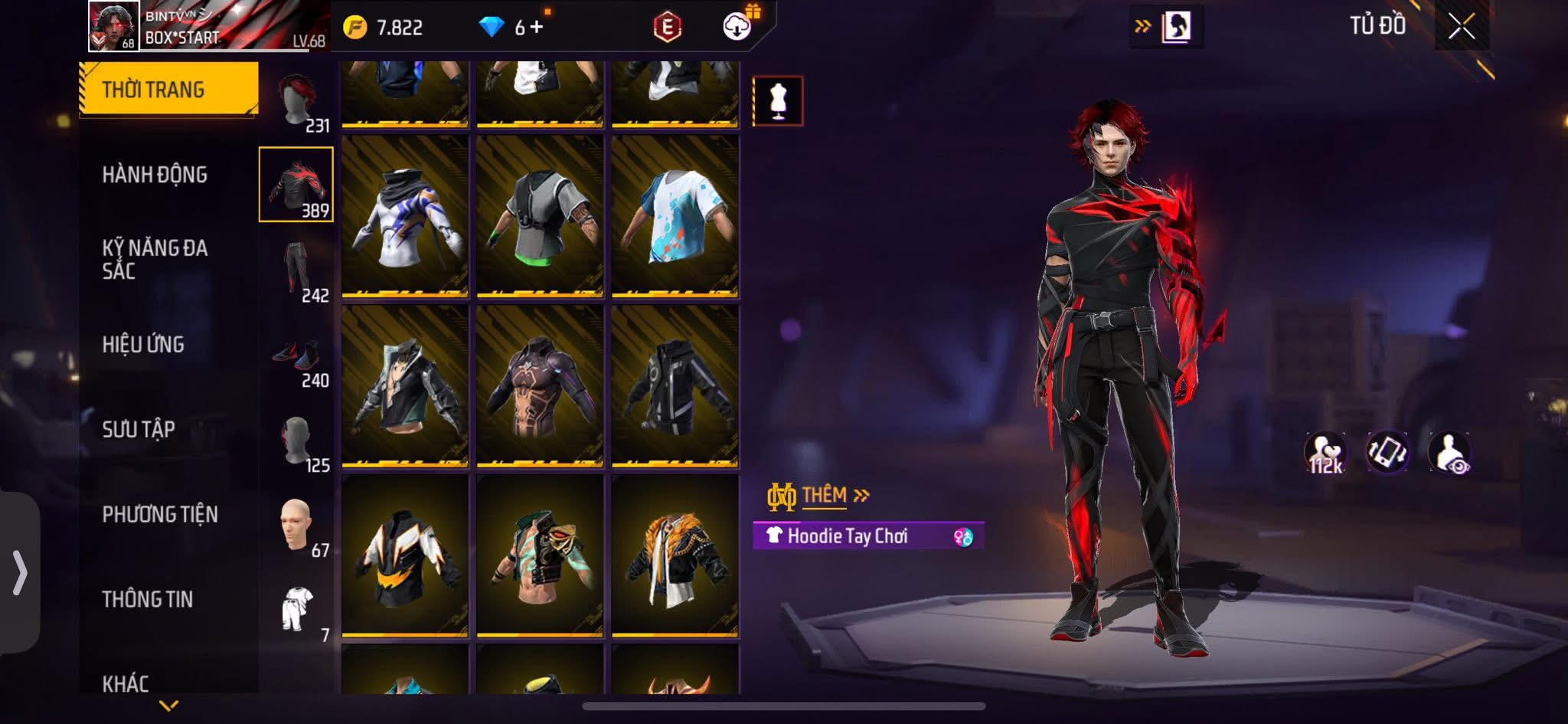The image size is (1568, 724).
Task: Click the mannequin outfit preset icon
Action: [778, 100]
